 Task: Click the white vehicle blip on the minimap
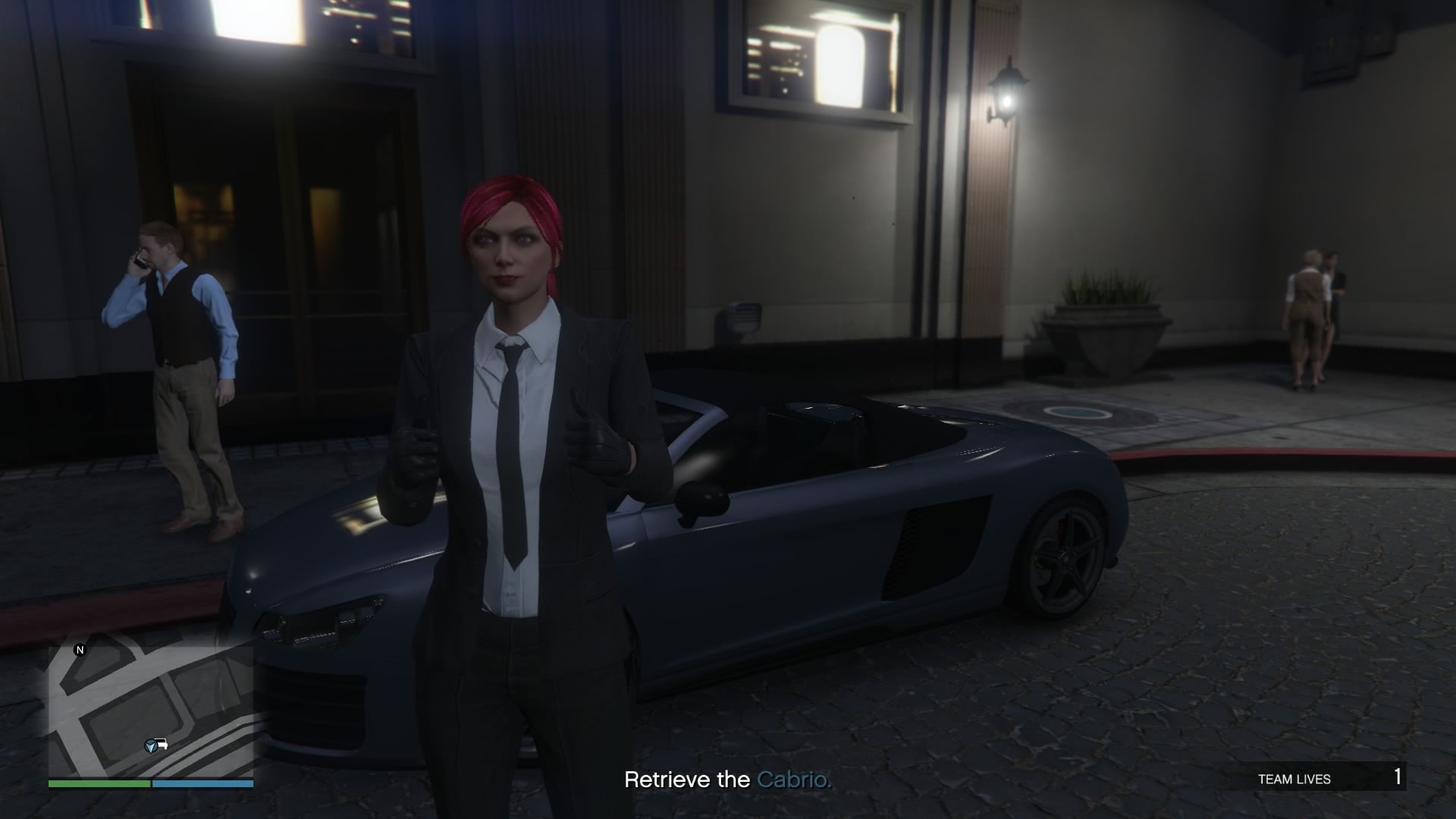click(x=162, y=744)
